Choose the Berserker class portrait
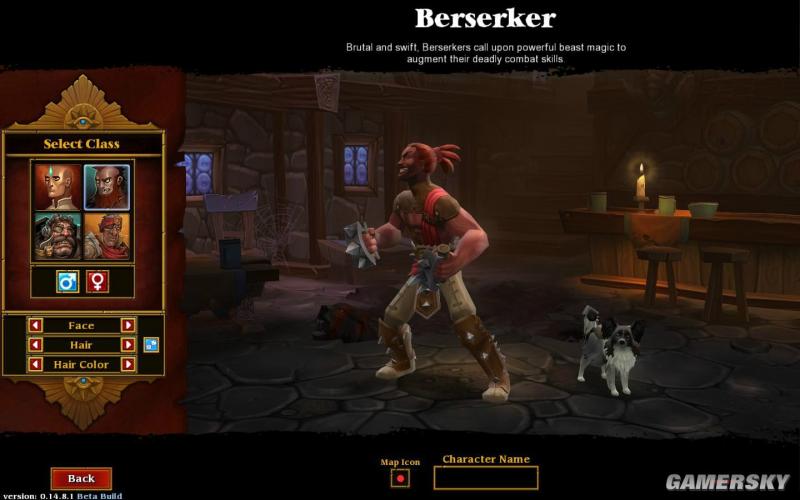Screen dimensions: 800x500 click(105, 185)
